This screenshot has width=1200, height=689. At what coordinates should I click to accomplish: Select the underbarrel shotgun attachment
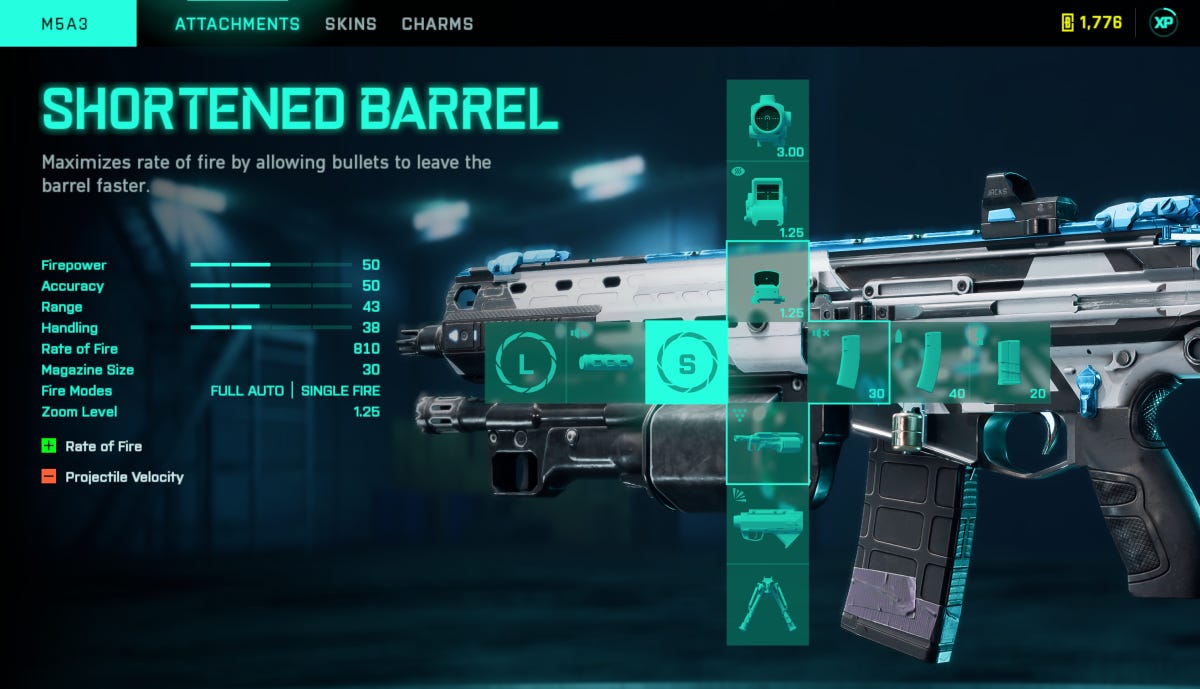tap(767, 443)
